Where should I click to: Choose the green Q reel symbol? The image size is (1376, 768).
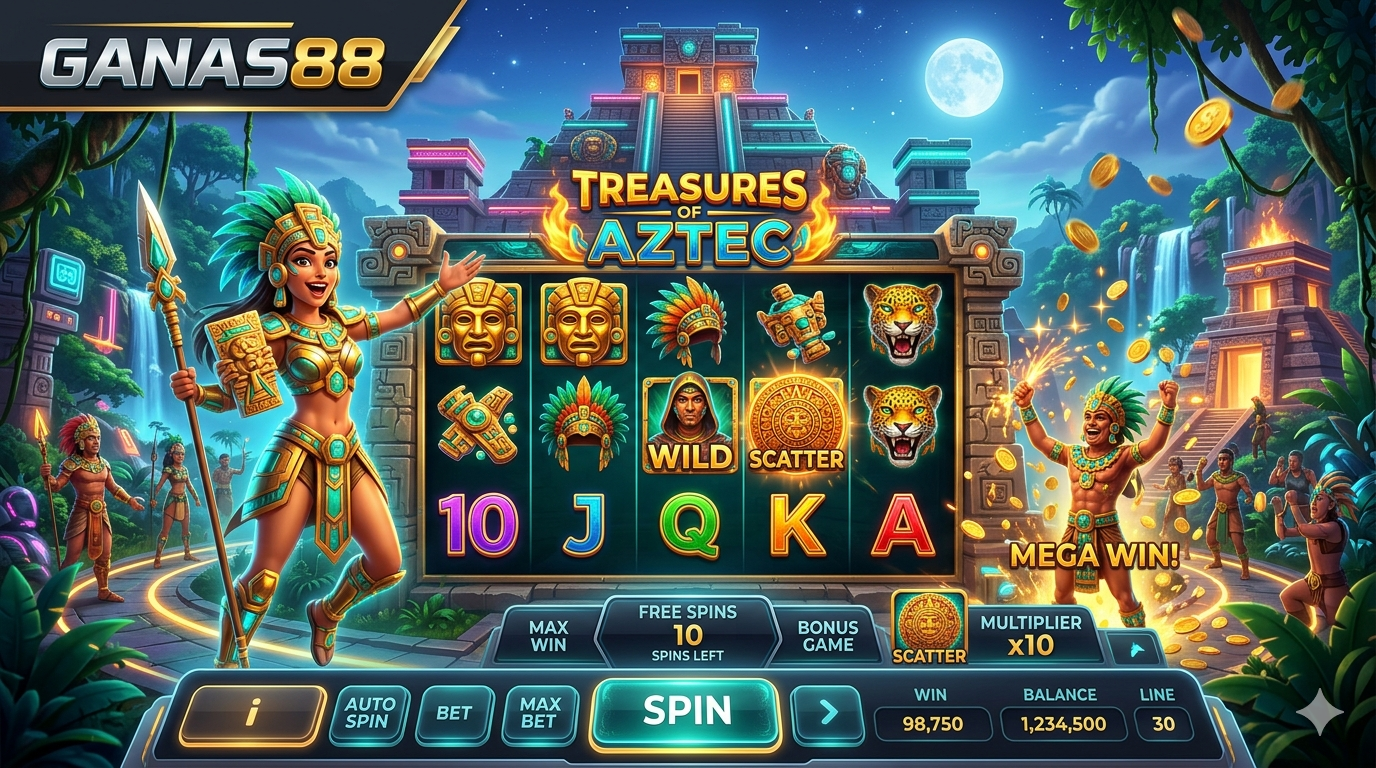pos(690,526)
